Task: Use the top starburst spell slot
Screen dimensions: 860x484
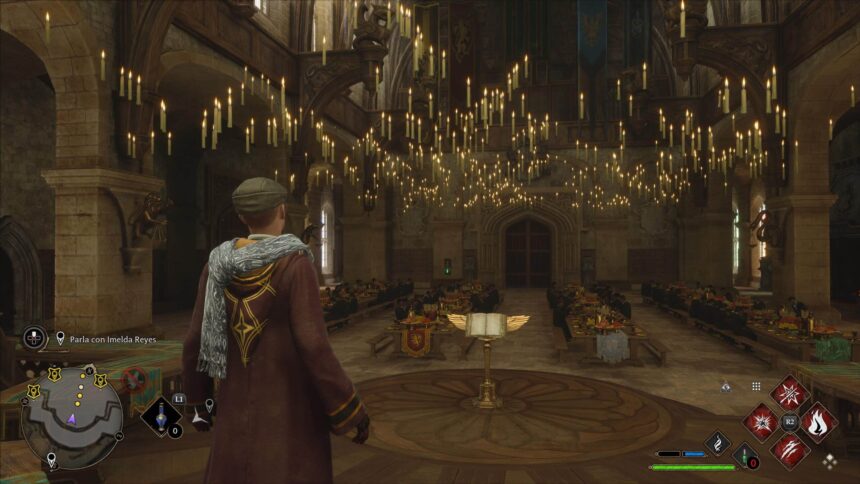Action: [790, 393]
